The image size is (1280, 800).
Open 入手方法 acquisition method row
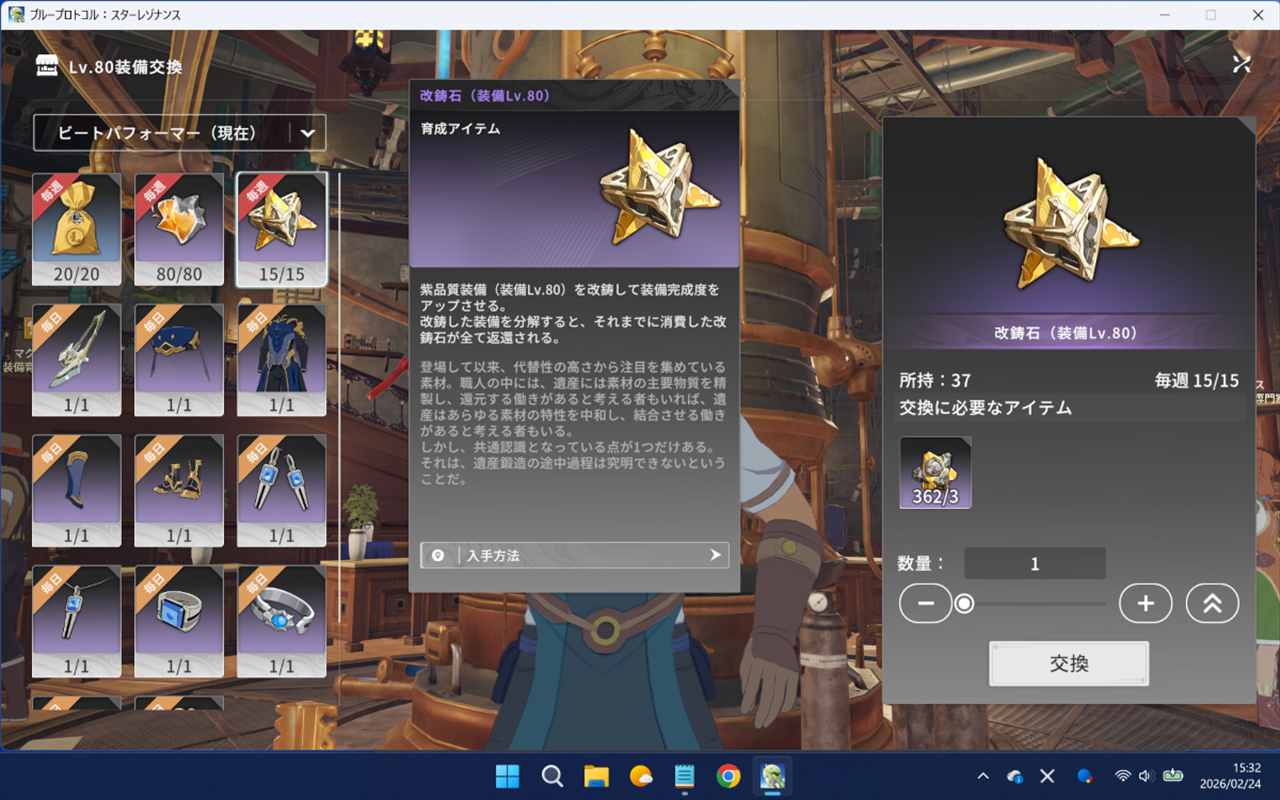(x=574, y=555)
